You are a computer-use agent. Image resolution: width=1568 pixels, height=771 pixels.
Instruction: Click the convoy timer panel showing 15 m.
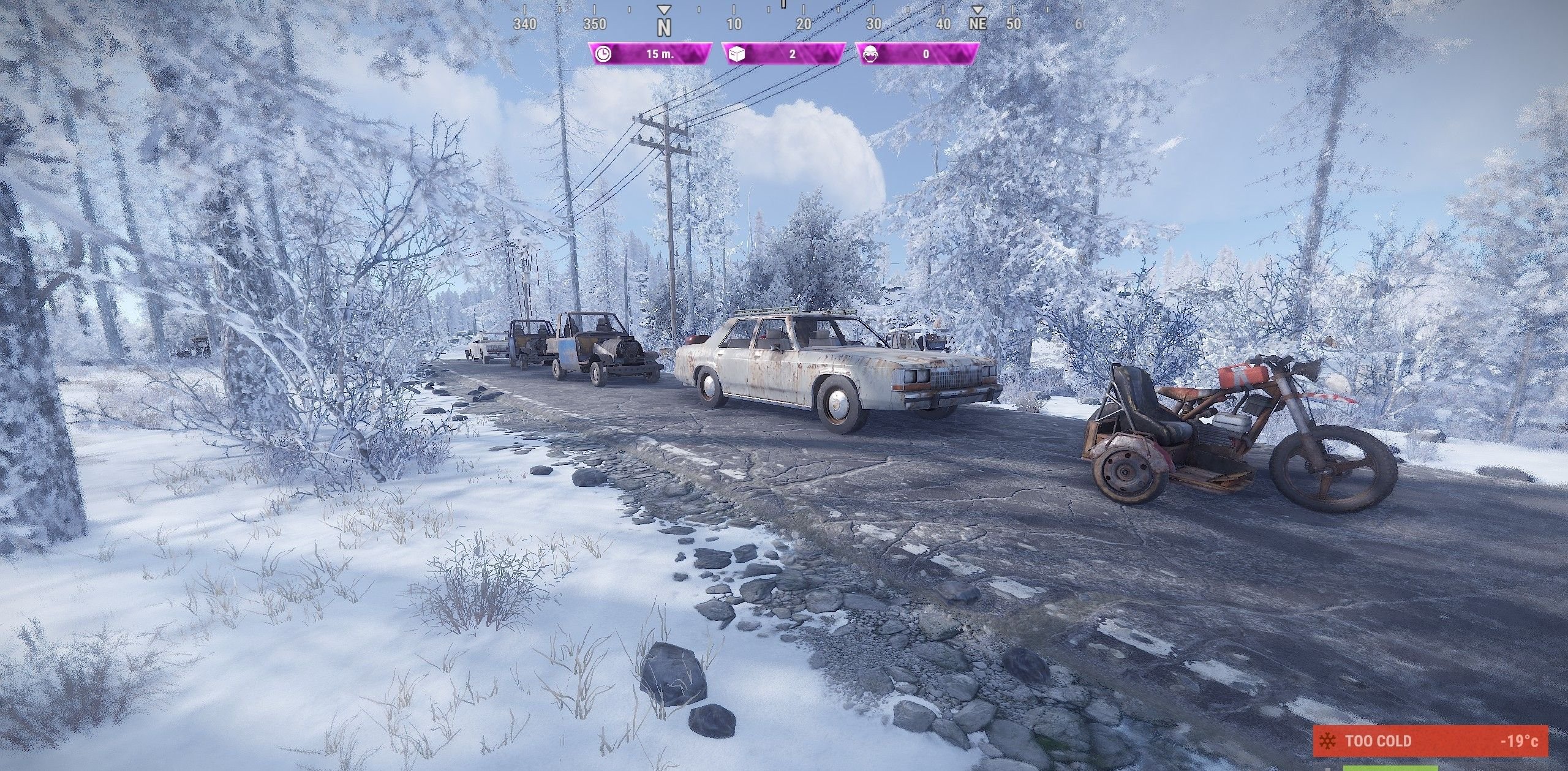pyautogui.click(x=650, y=54)
